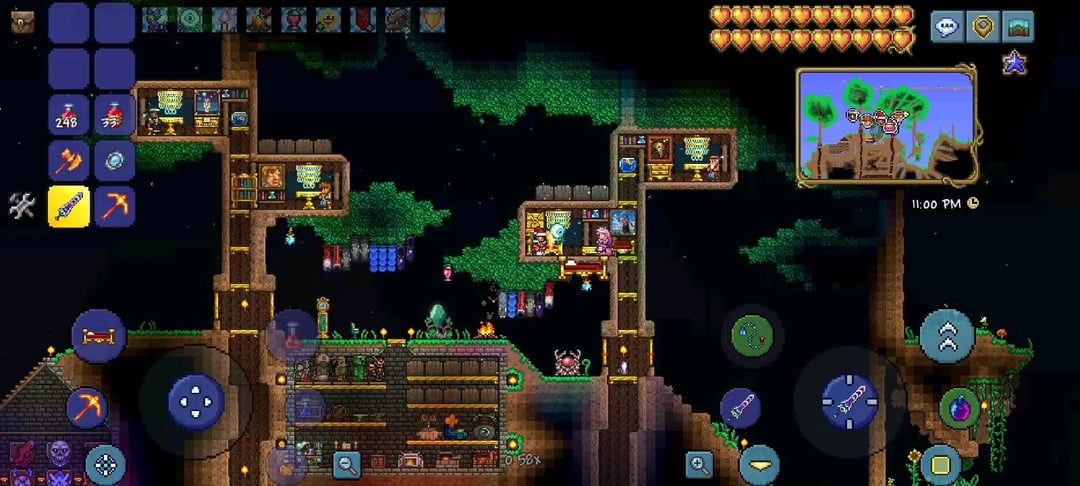
Task: Tap the double-arrow jump button
Action: [x=947, y=336]
